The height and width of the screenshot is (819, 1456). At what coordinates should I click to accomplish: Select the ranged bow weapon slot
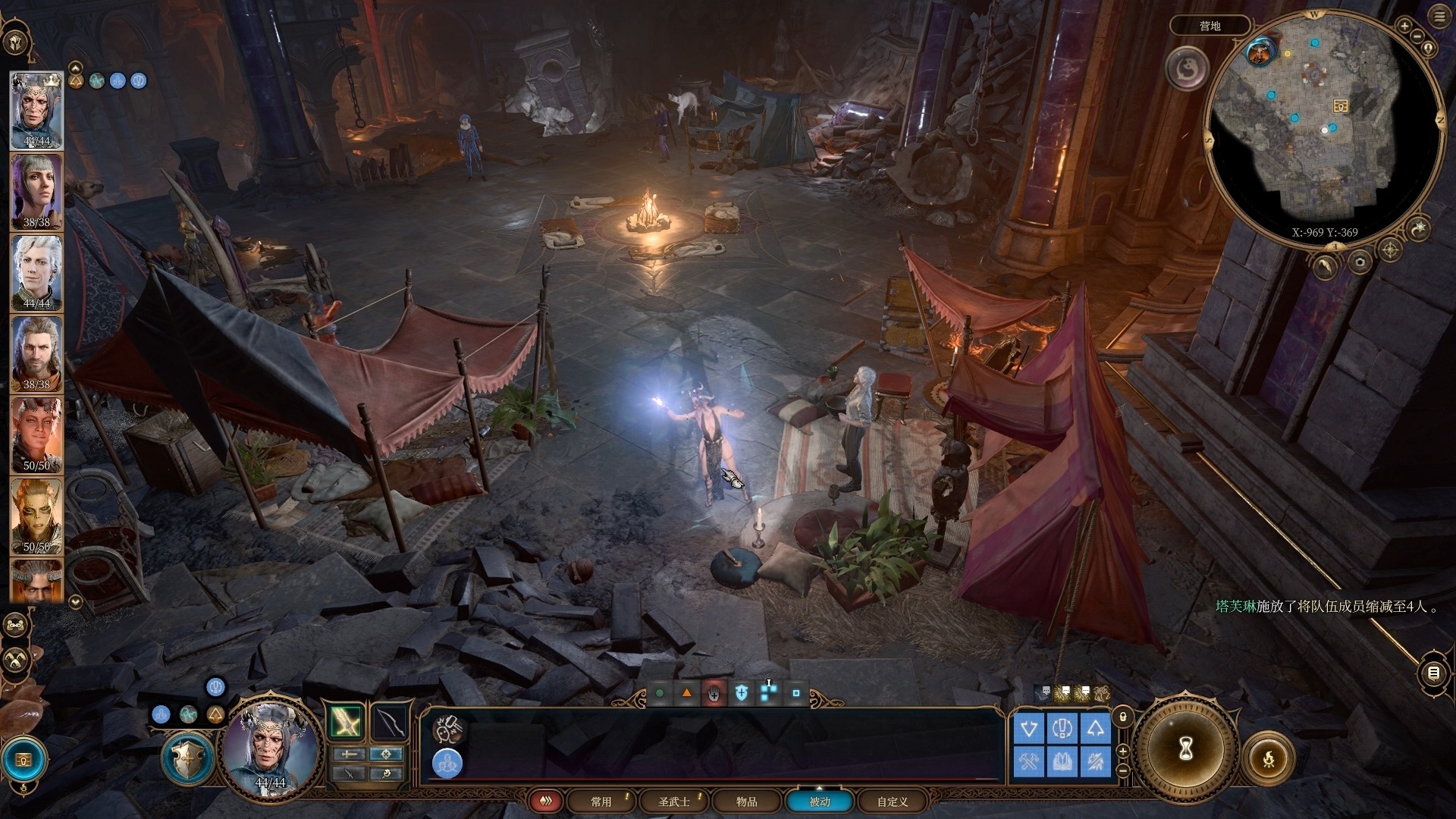point(390,721)
